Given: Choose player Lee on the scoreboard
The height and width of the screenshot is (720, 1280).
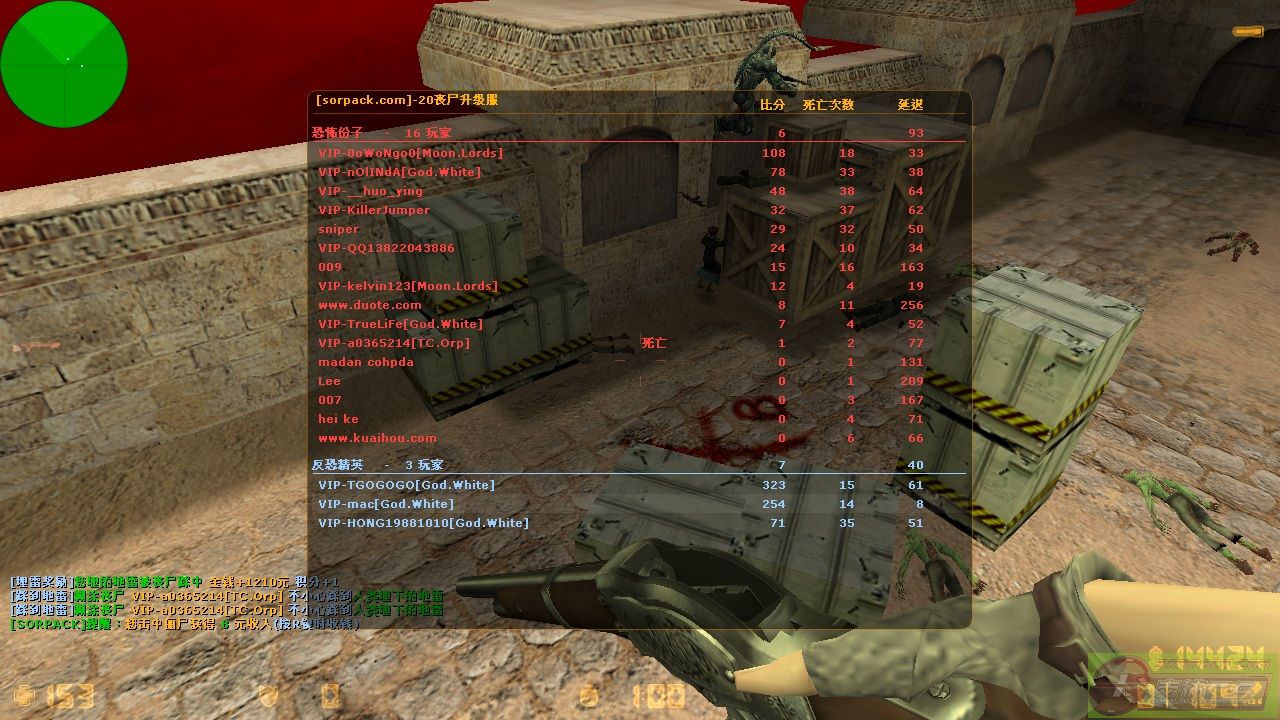Looking at the screenshot, I should (x=330, y=381).
